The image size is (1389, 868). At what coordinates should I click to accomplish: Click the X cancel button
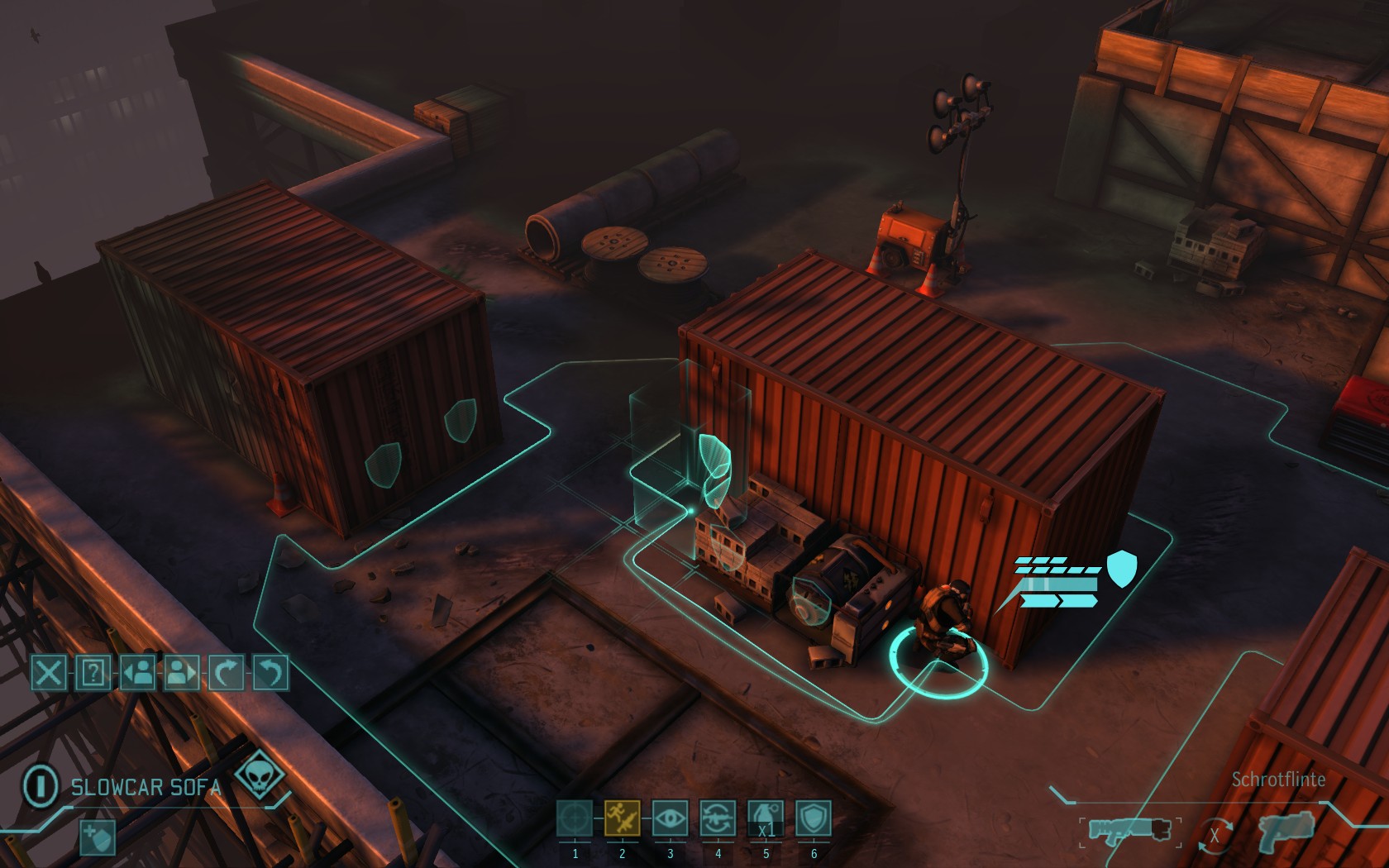49,673
